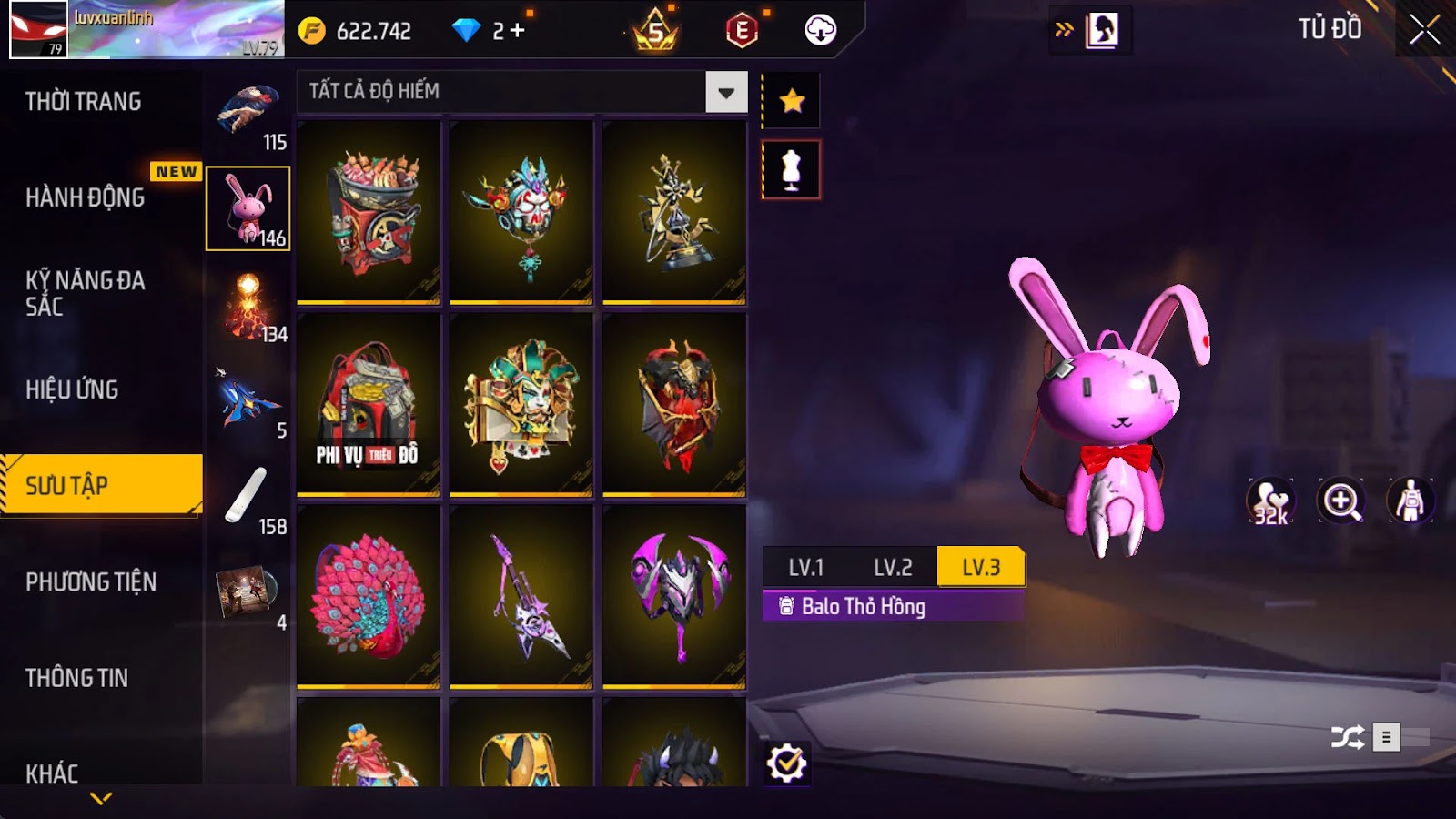Click the magnifying glass zoom icon
This screenshot has width=1456, height=819.
point(1341,501)
